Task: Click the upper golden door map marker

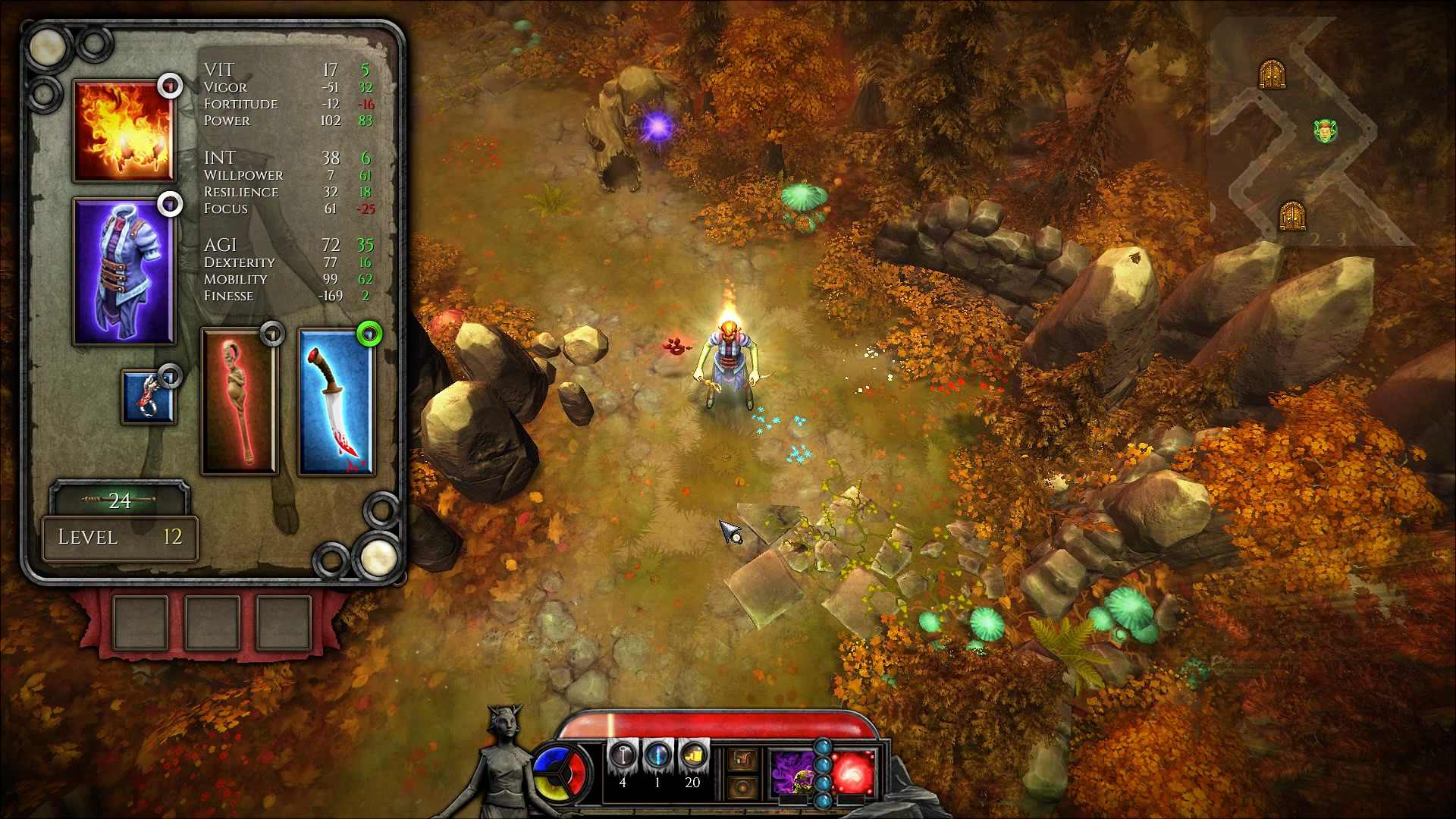Action: [x=1272, y=74]
